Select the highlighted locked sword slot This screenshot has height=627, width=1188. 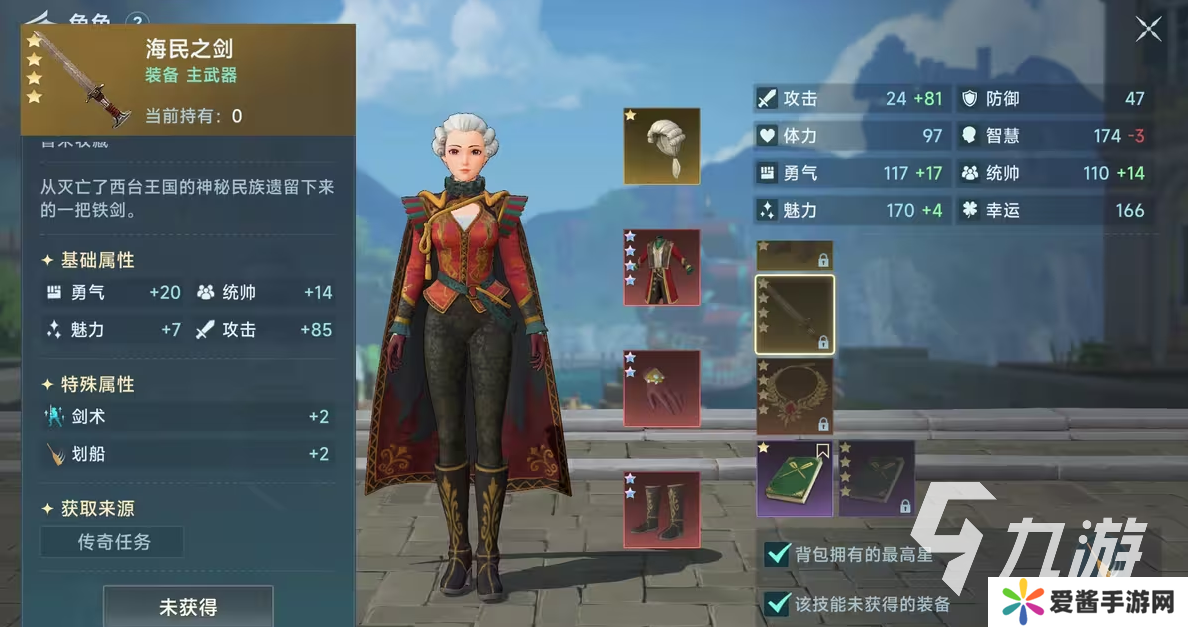[794, 314]
